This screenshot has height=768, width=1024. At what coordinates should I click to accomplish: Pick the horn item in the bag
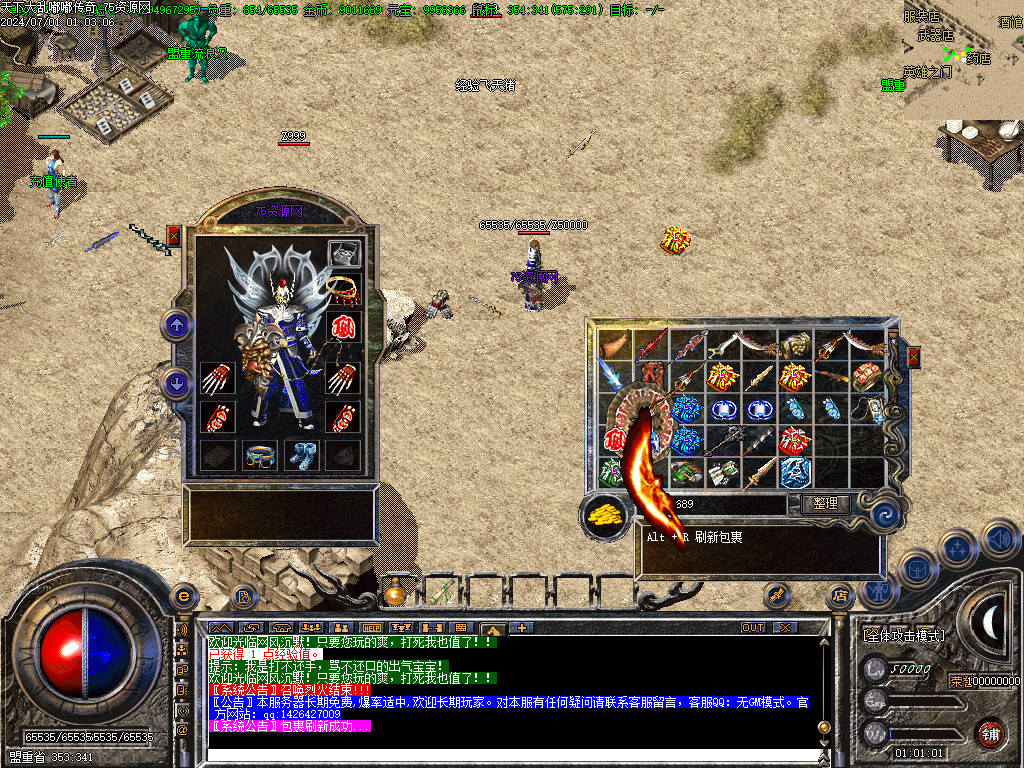point(614,345)
